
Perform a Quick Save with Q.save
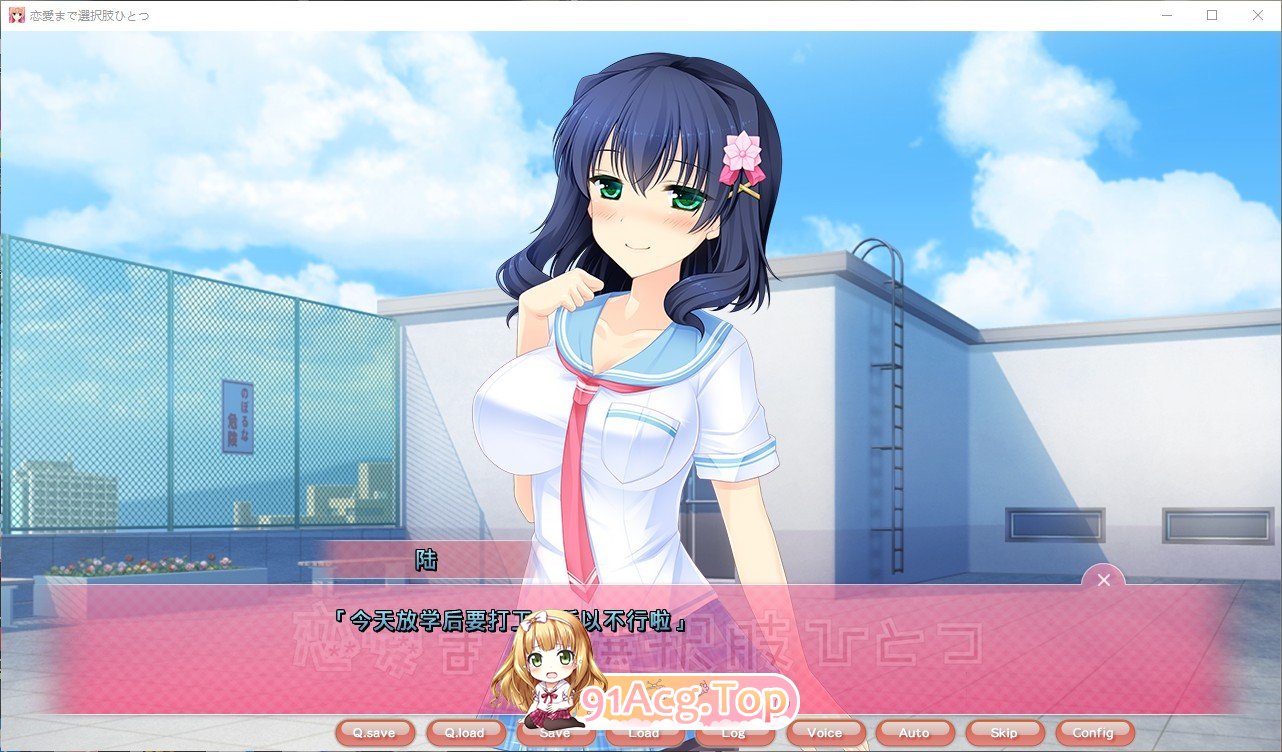[x=375, y=732]
